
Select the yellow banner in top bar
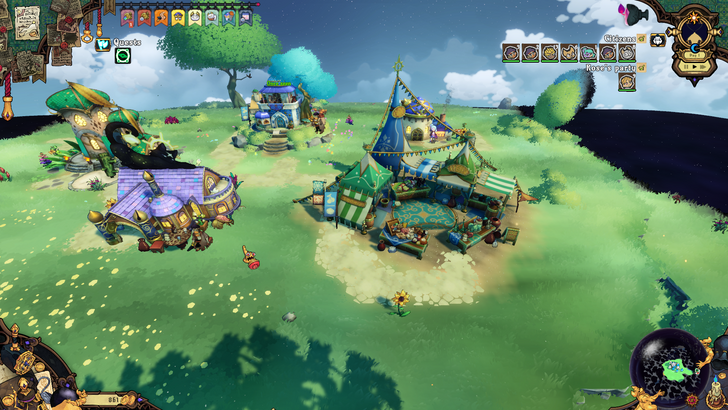coord(177,16)
